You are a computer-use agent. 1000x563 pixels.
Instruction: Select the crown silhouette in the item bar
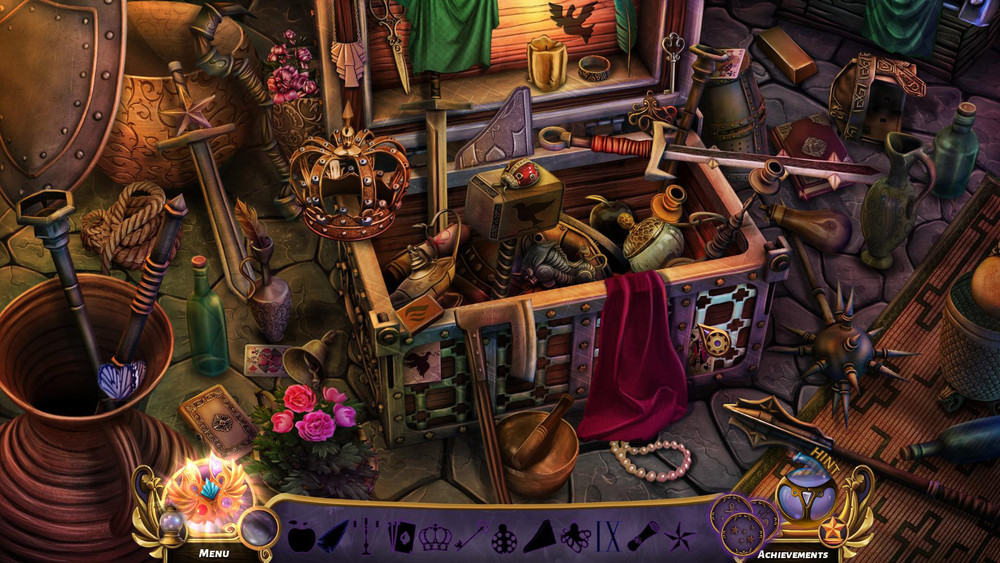436,537
